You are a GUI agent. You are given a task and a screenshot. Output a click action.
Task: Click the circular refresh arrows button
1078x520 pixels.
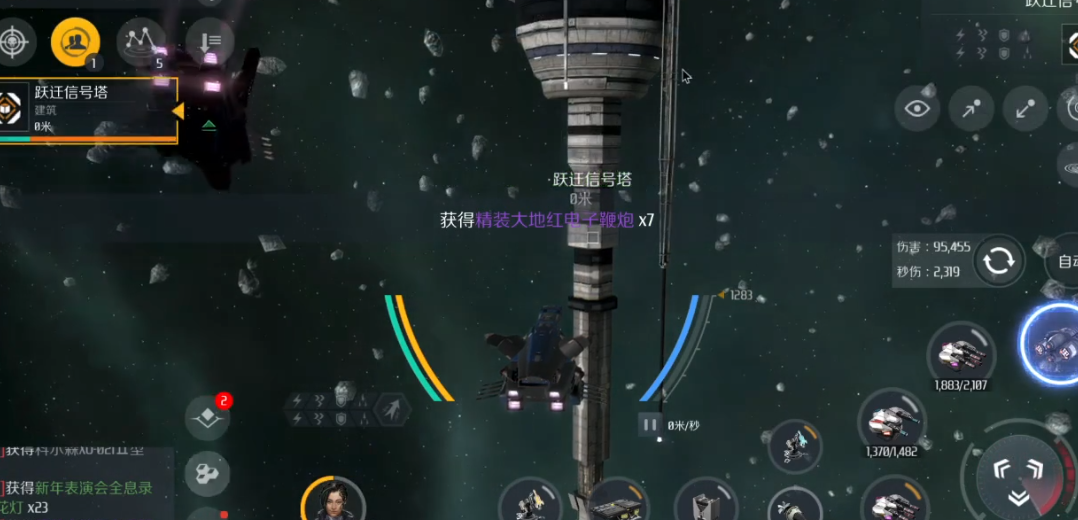[997, 261]
